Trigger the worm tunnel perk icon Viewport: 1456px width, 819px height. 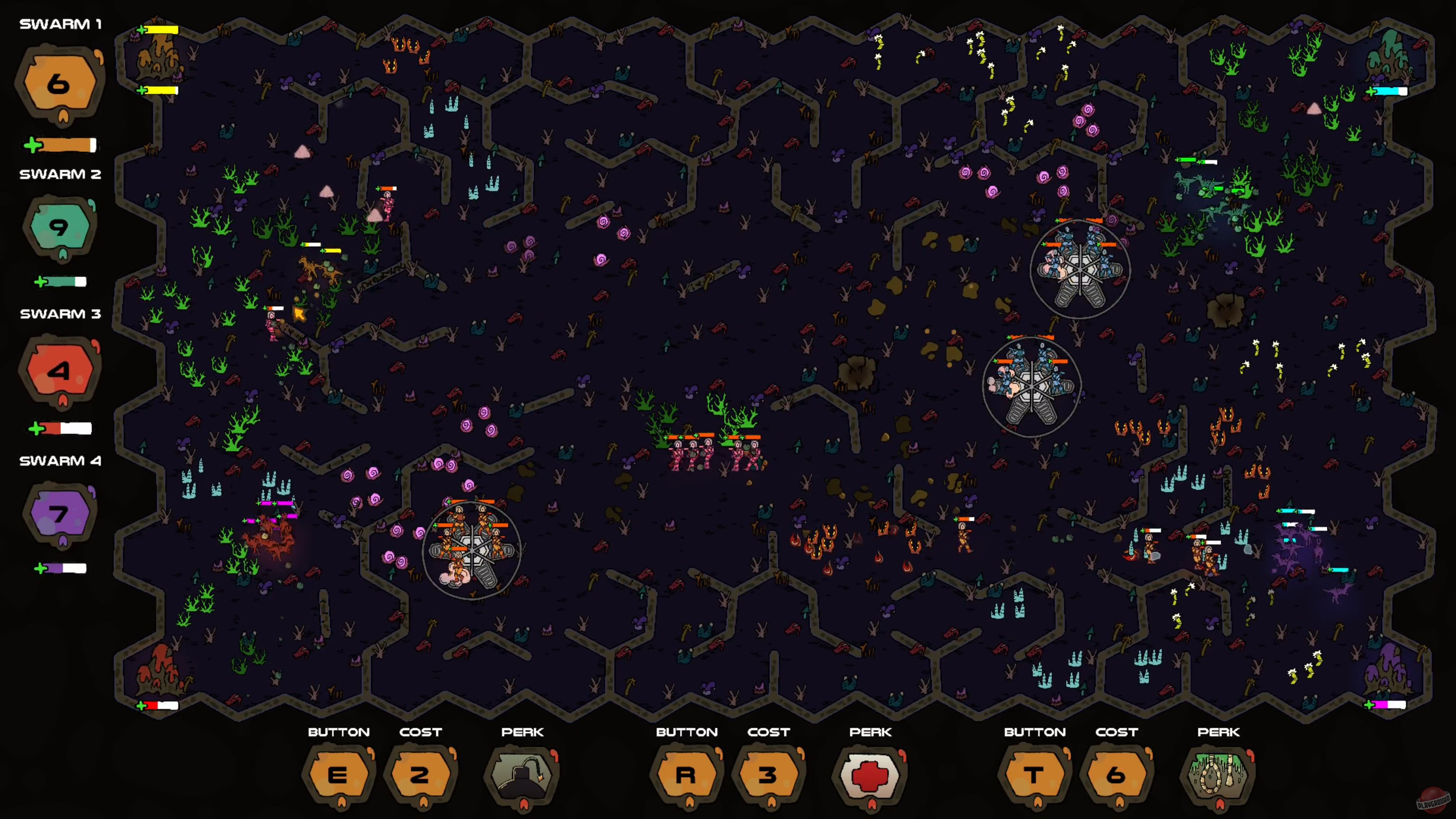click(1218, 774)
